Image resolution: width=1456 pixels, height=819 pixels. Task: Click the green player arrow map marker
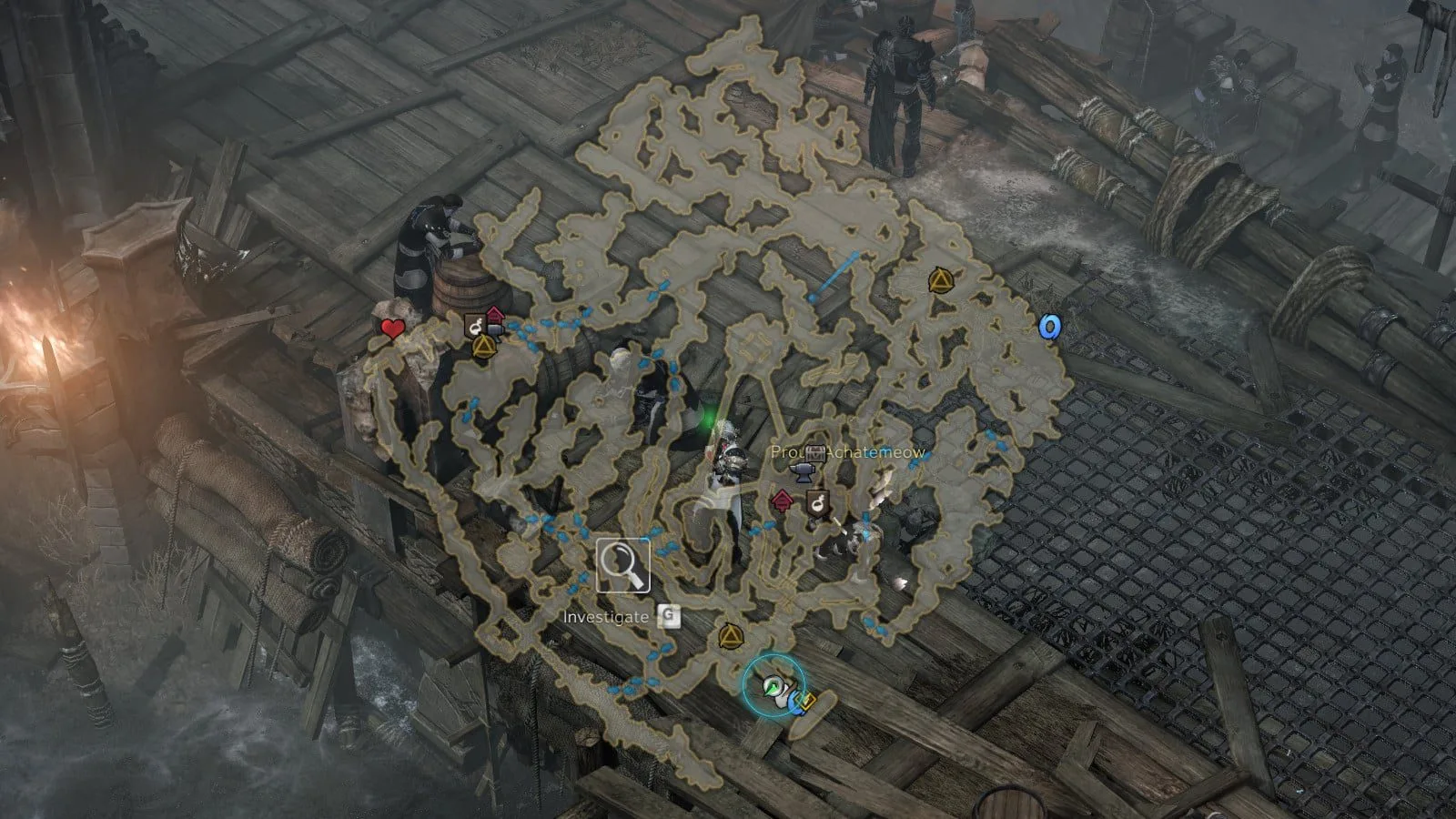point(773,687)
